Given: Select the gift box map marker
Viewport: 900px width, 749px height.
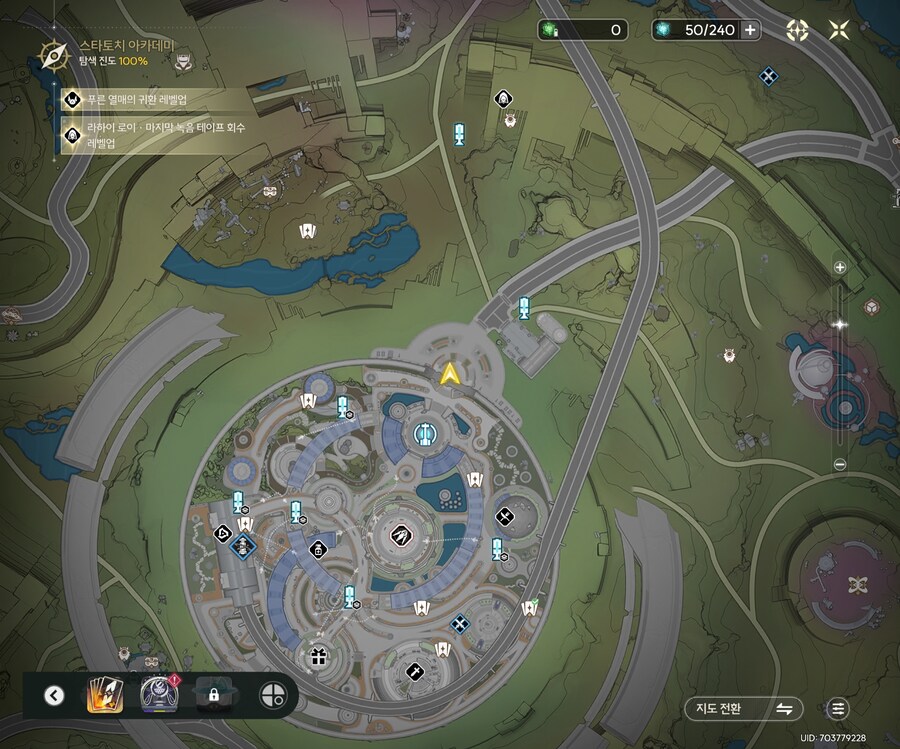Looking at the screenshot, I should pos(319,656).
